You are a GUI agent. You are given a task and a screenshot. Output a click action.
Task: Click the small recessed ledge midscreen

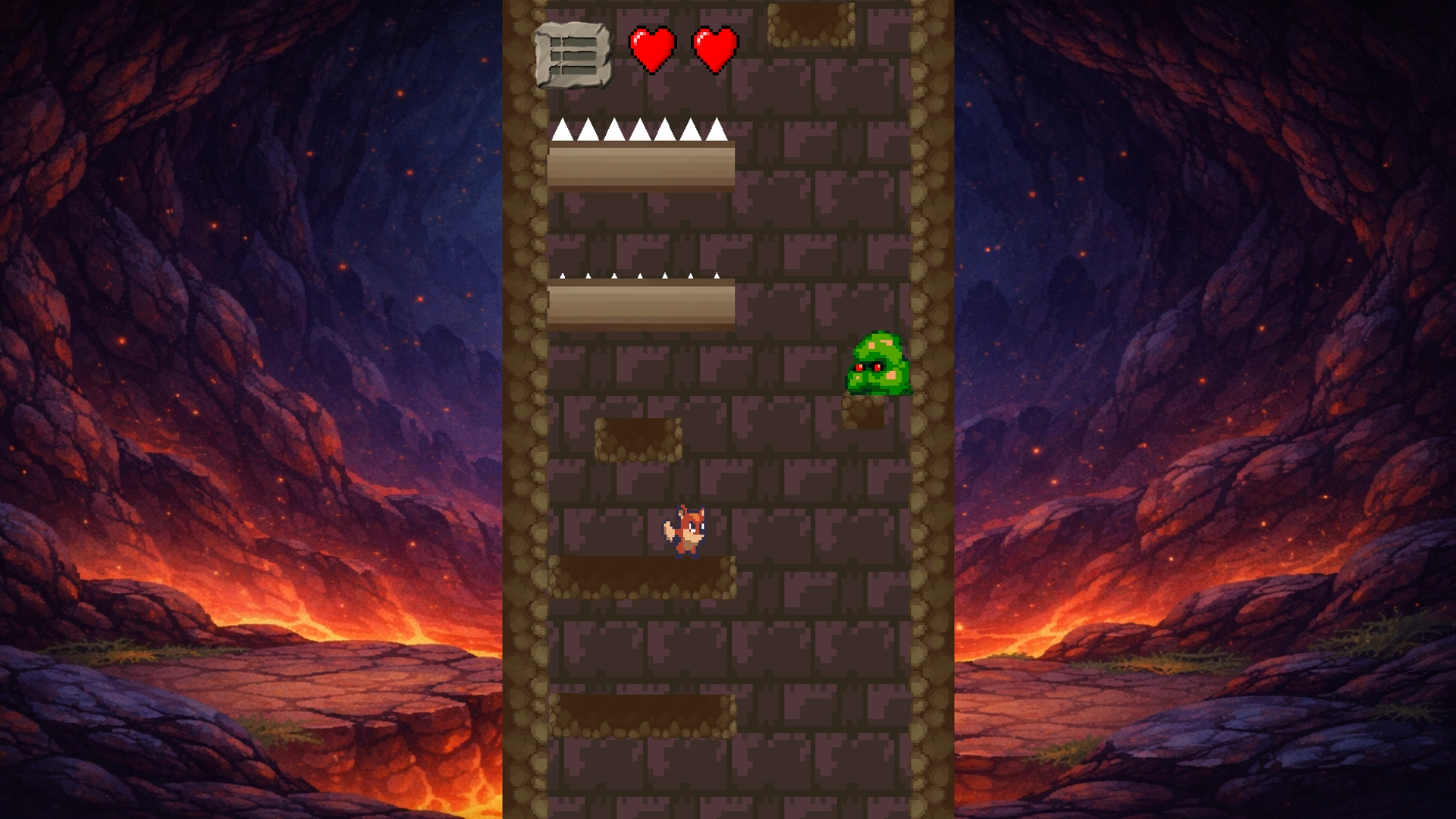639,440
